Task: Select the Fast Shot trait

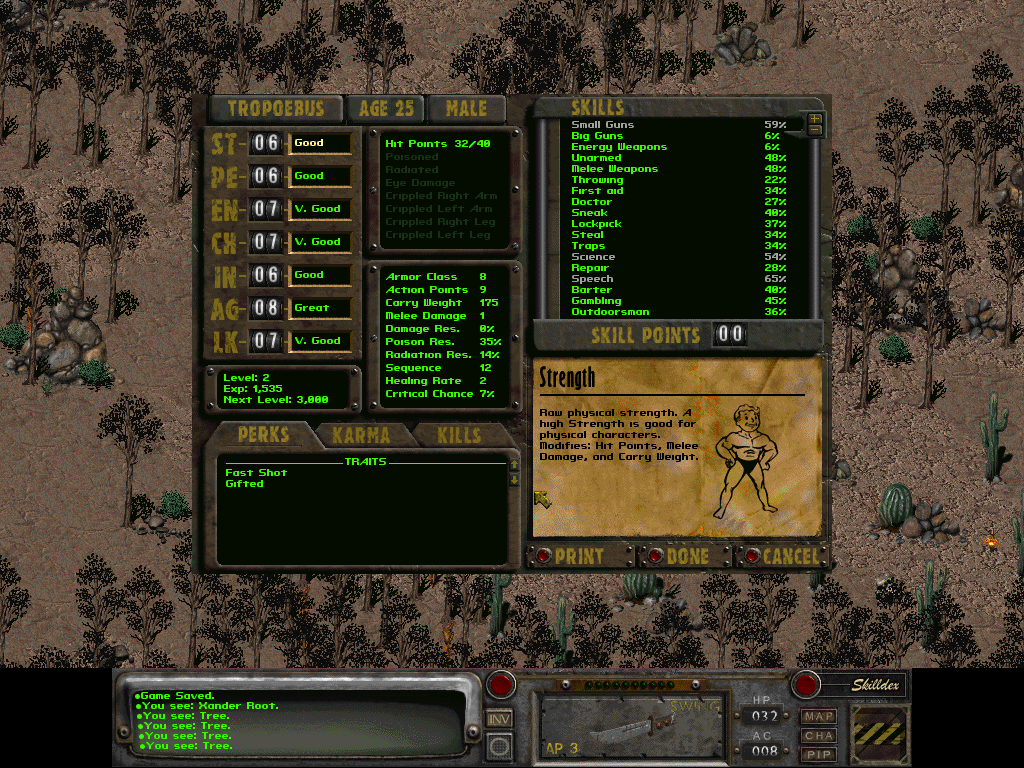Action: coord(256,473)
